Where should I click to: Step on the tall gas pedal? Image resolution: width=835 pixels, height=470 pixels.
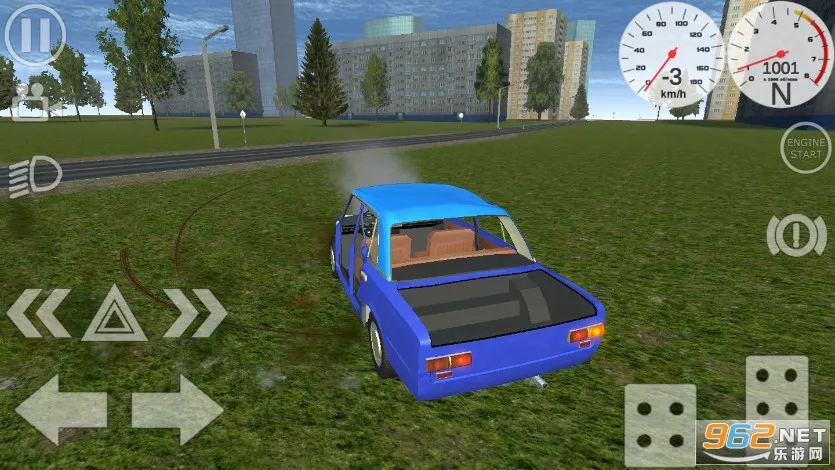click(x=776, y=400)
